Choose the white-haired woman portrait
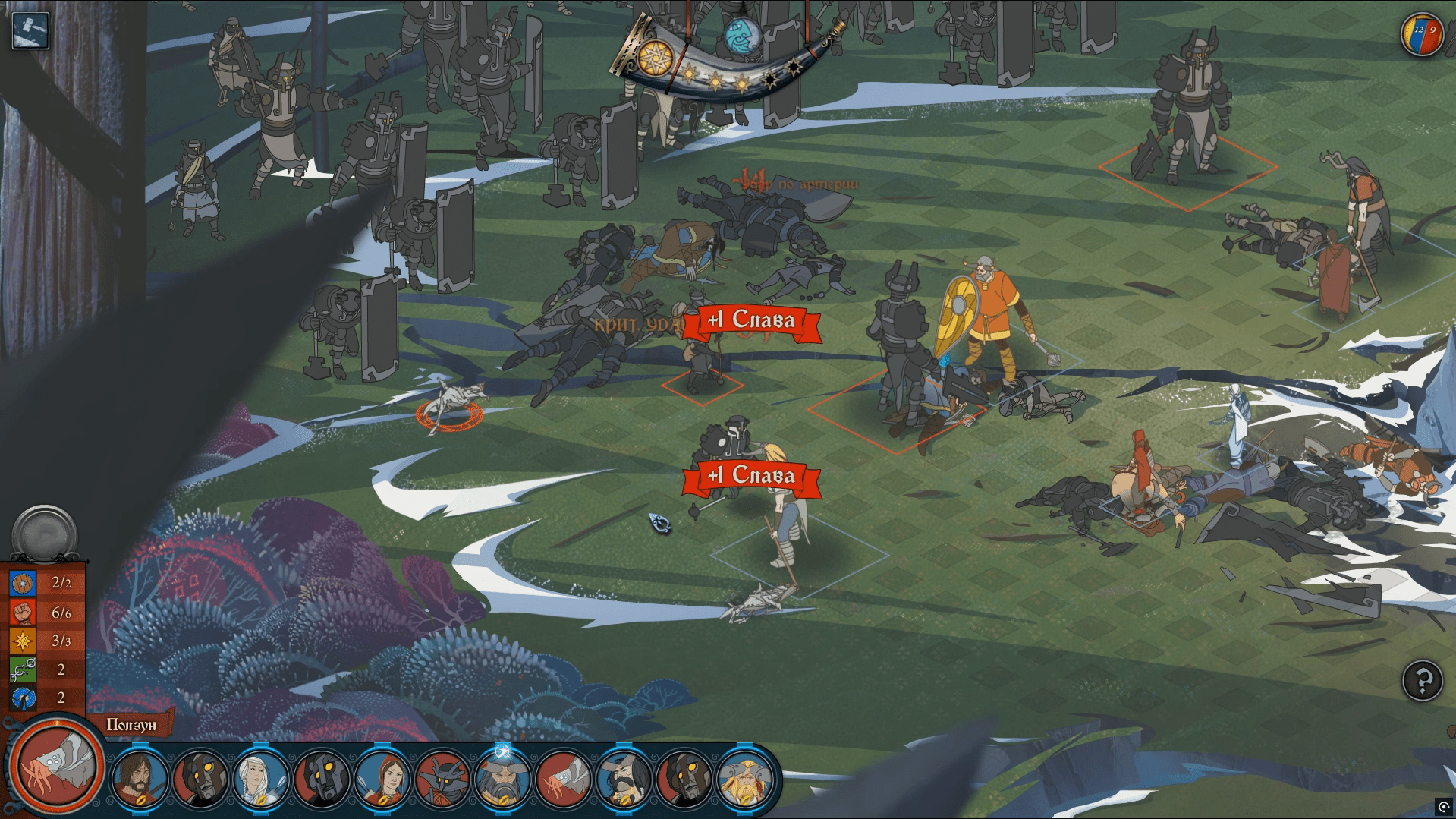 (260, 778)
